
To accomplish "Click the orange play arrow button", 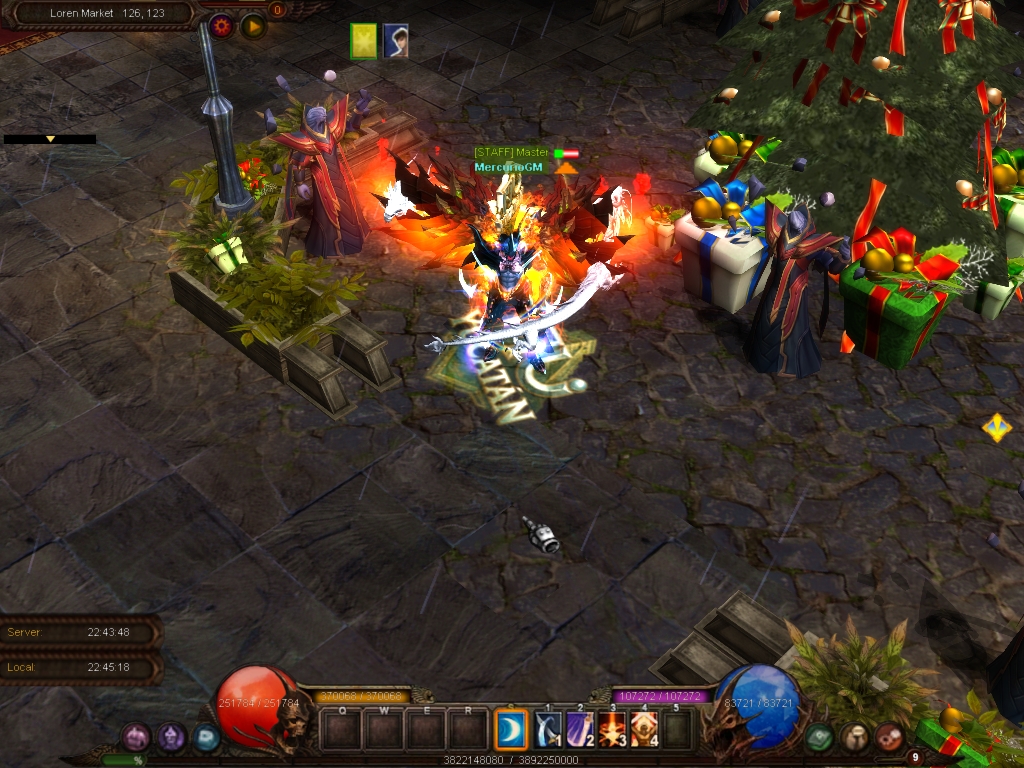I will [x=253, y=26].
